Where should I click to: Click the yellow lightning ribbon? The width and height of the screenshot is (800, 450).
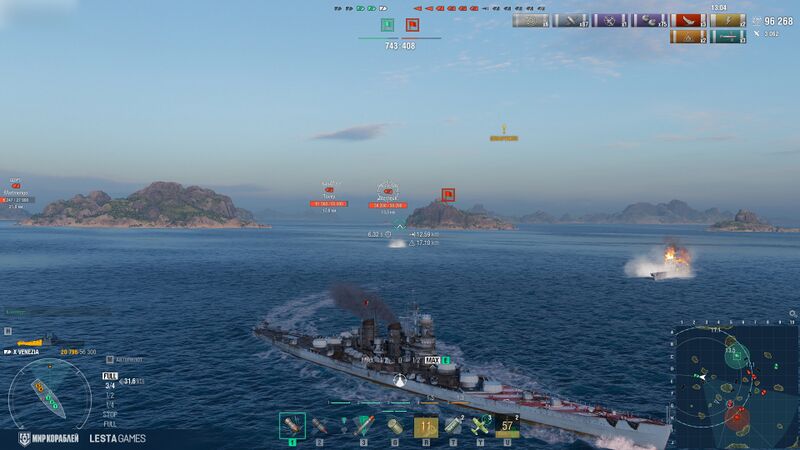pyautogui.click(x=728, y=21)
